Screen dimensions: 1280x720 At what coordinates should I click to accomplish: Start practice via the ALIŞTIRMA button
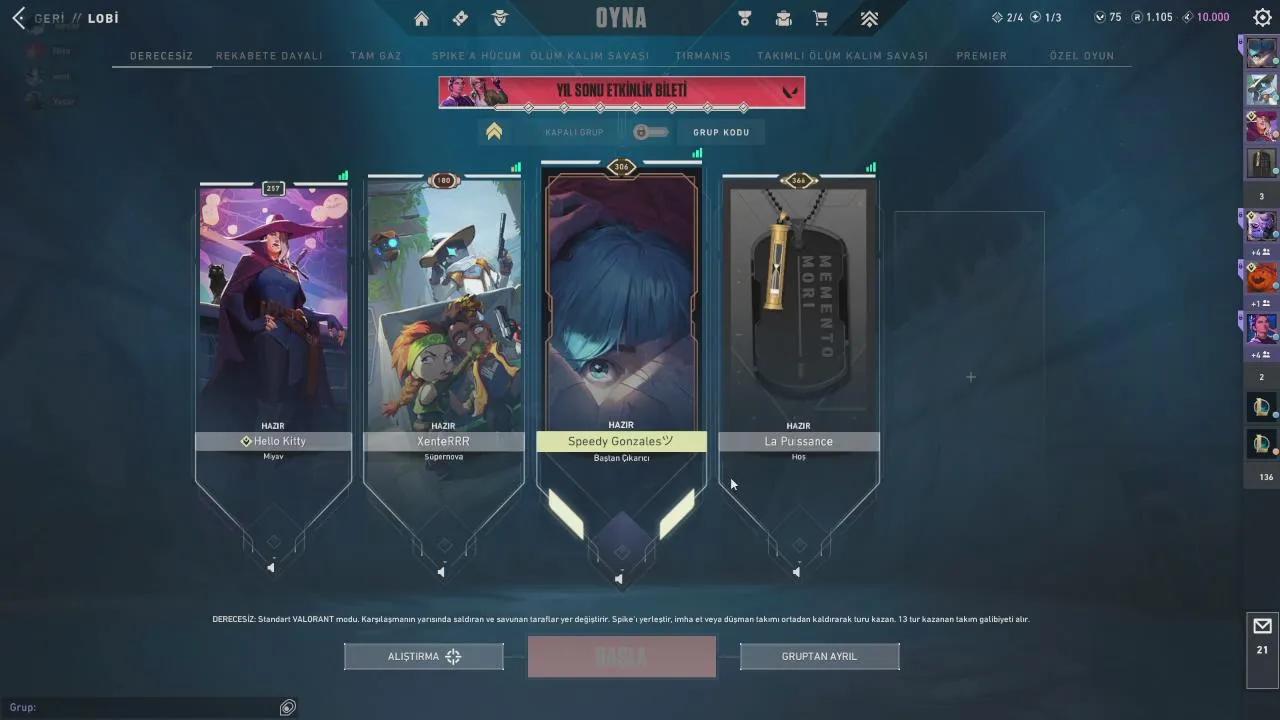[423, 656]
